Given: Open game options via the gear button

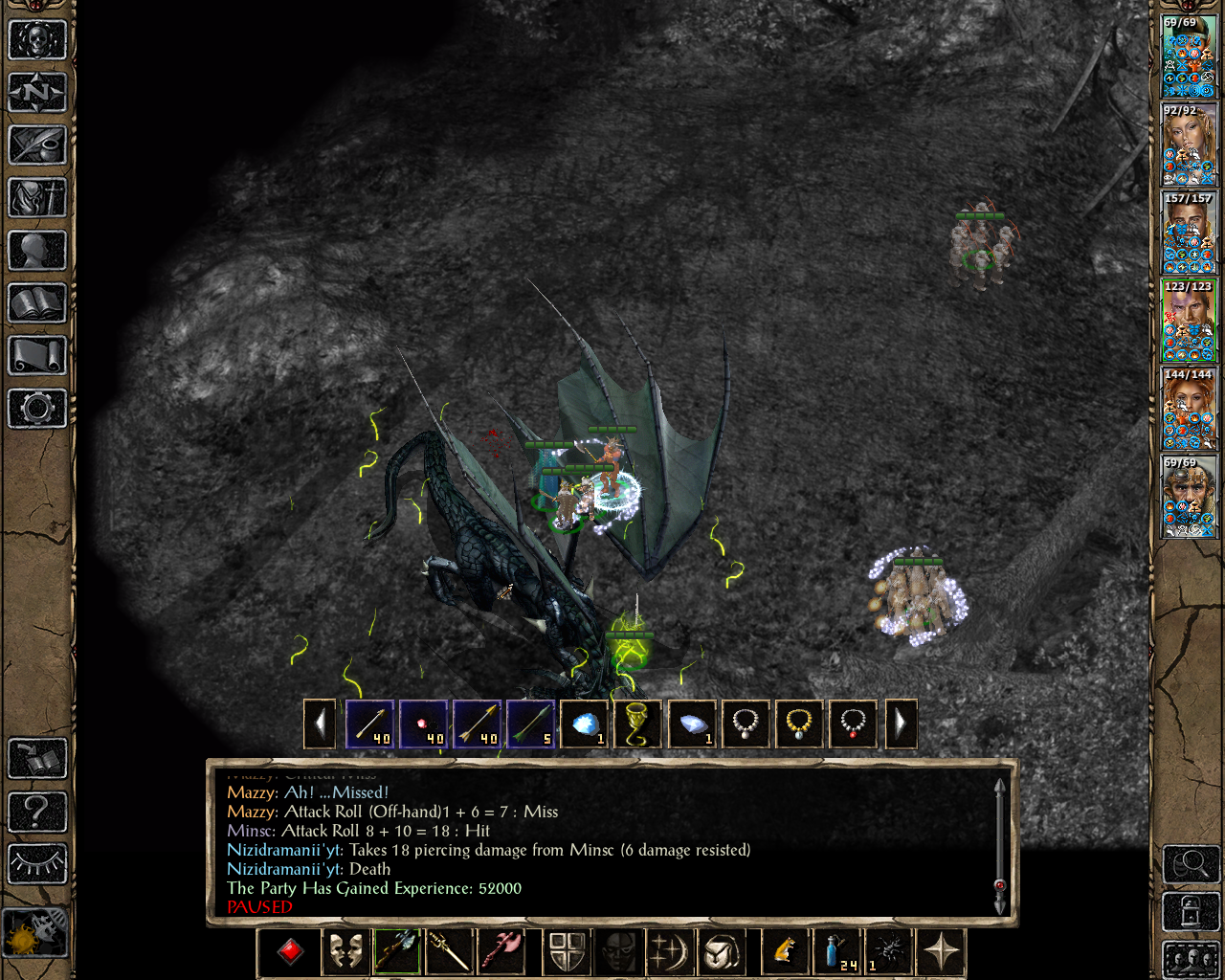Looking at the screenshot, I should tap(37, 409).
